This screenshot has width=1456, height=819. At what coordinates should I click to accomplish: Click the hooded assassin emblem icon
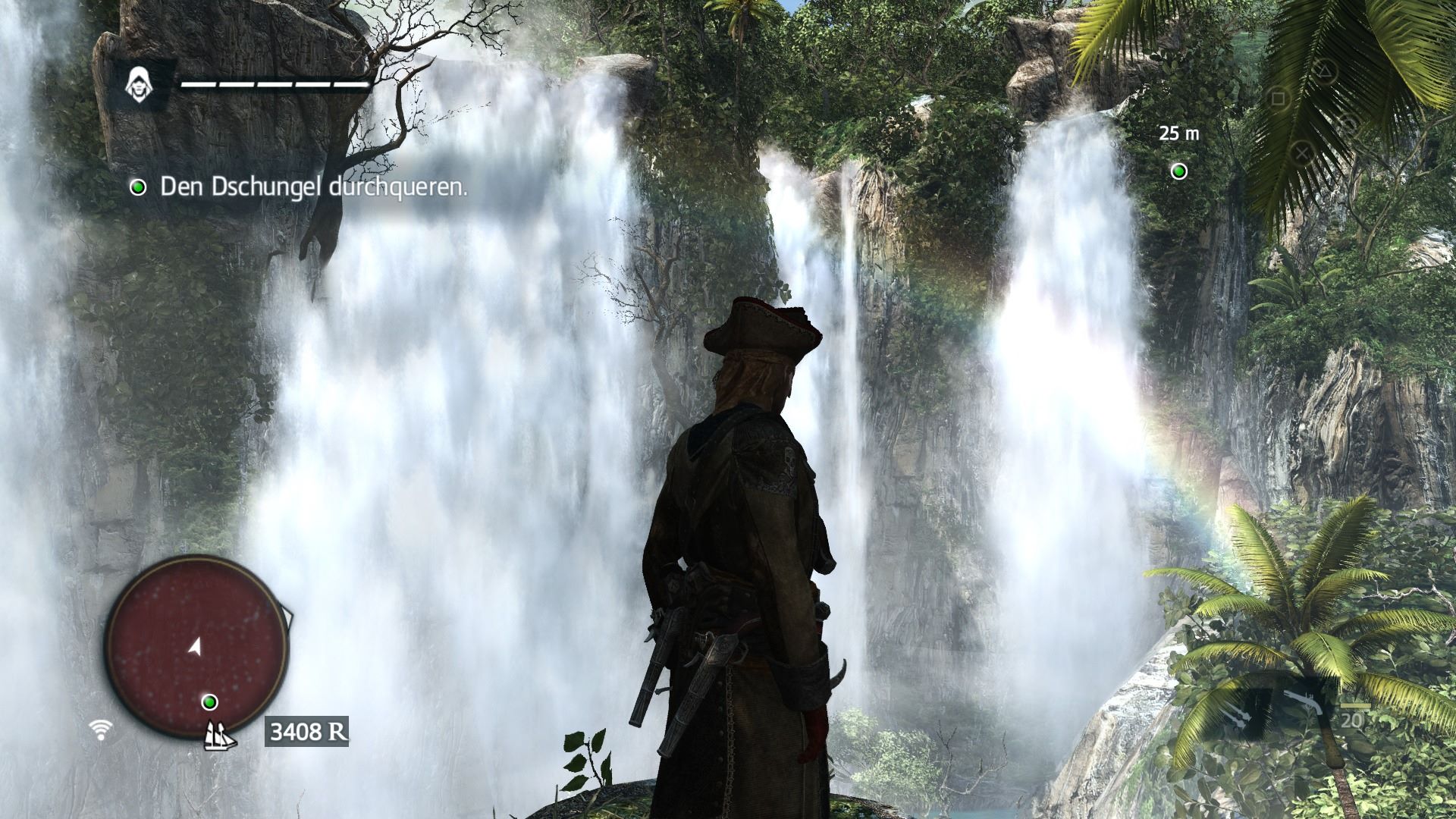click(137, 81)
